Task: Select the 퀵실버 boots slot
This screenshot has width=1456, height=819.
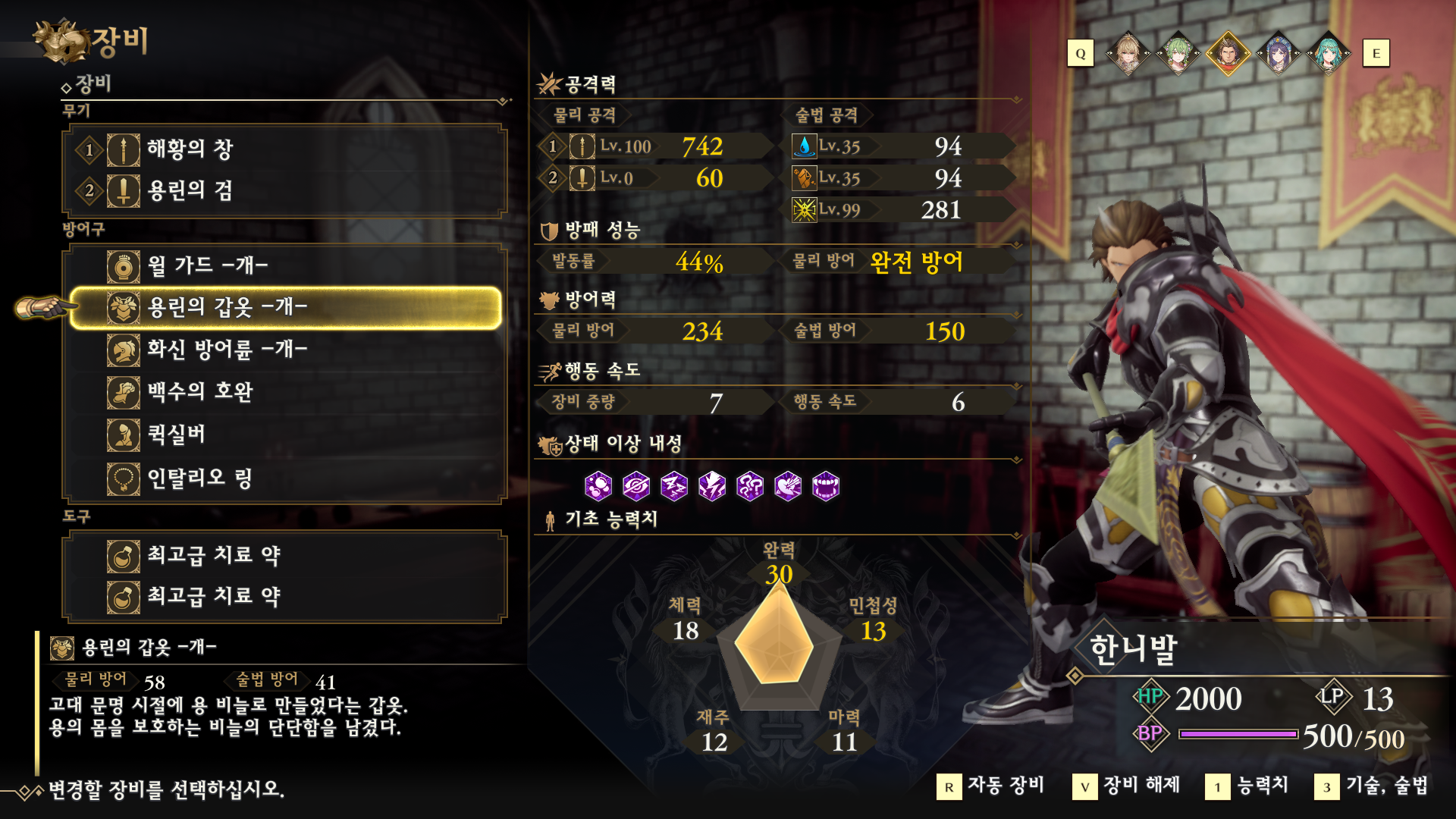Action: tap(284, 435)
